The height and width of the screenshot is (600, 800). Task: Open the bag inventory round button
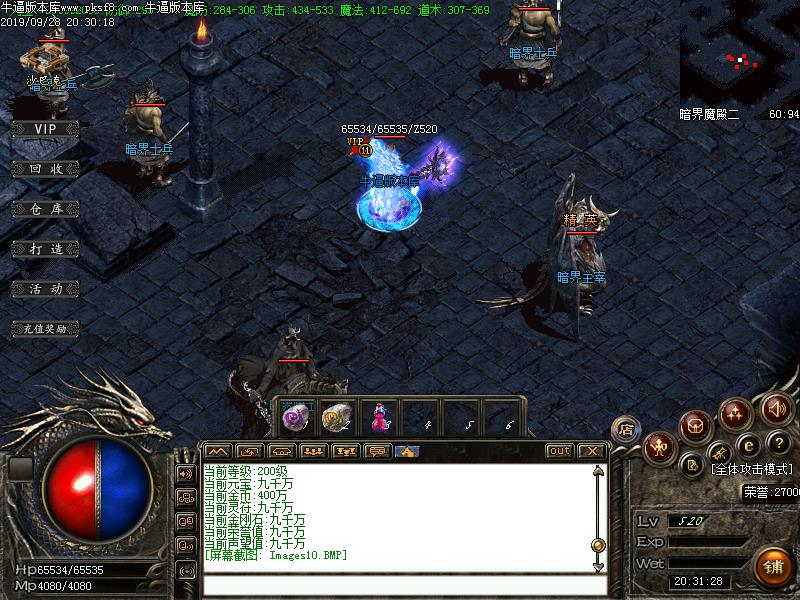[696, 427]
